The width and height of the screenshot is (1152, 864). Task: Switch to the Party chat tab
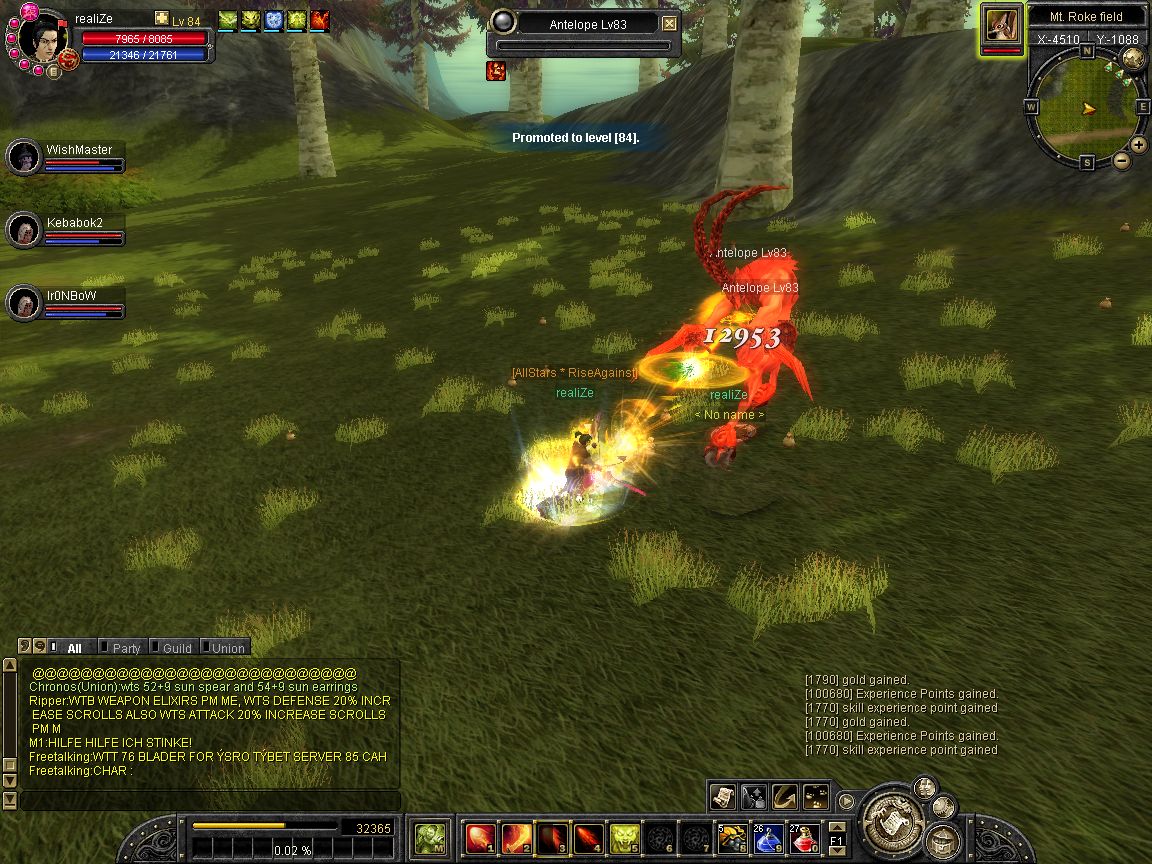(126, 648)
